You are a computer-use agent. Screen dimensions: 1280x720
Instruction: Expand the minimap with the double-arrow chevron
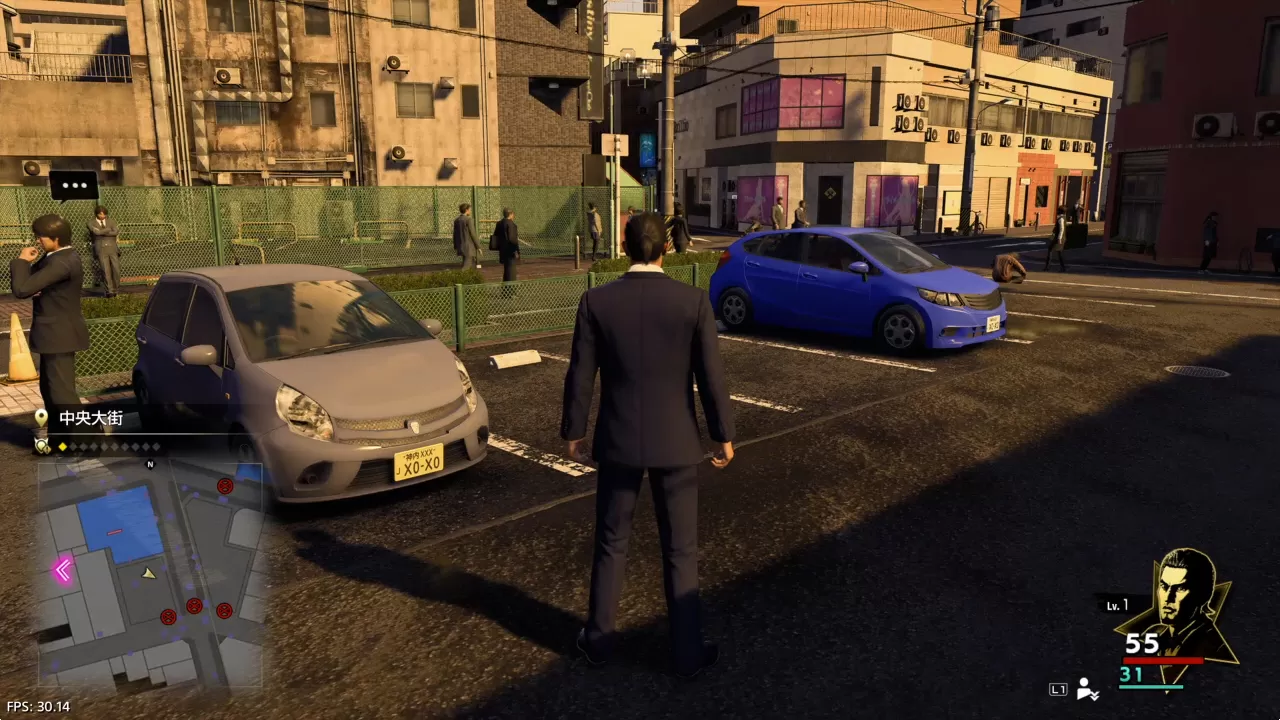click(62, 569)
